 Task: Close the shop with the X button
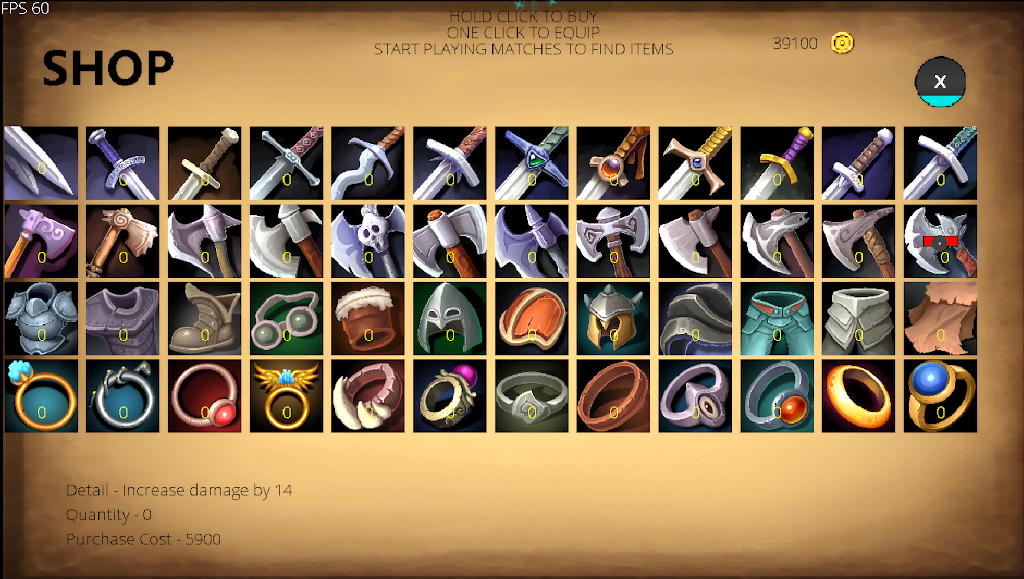[x=940, y=82]
